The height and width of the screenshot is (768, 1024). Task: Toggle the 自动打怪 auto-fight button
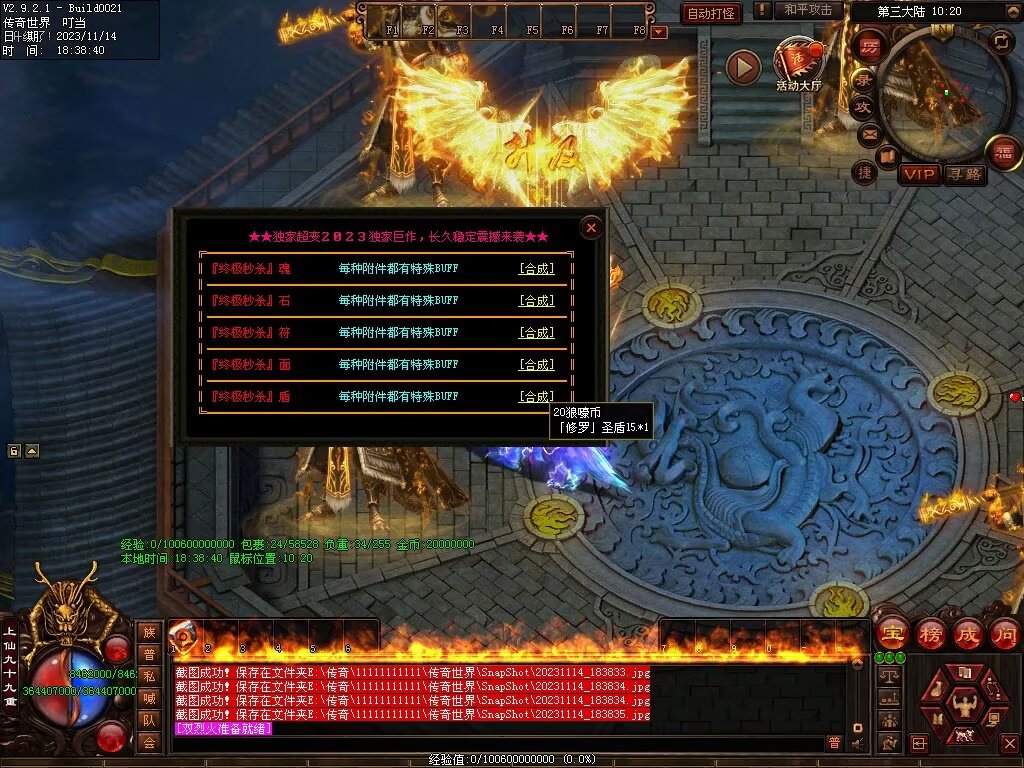711,13
